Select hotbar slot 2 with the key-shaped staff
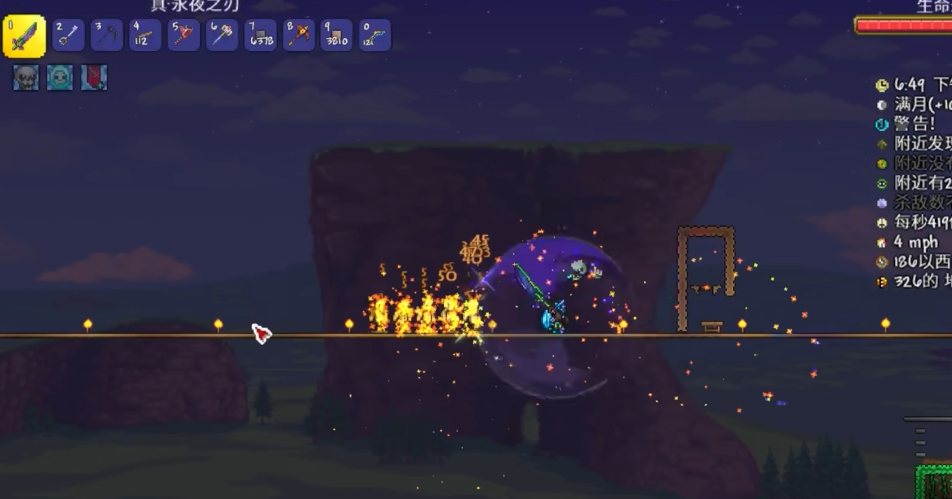The width and height of the screenshot is (952, 499). [x=68, y=35]
